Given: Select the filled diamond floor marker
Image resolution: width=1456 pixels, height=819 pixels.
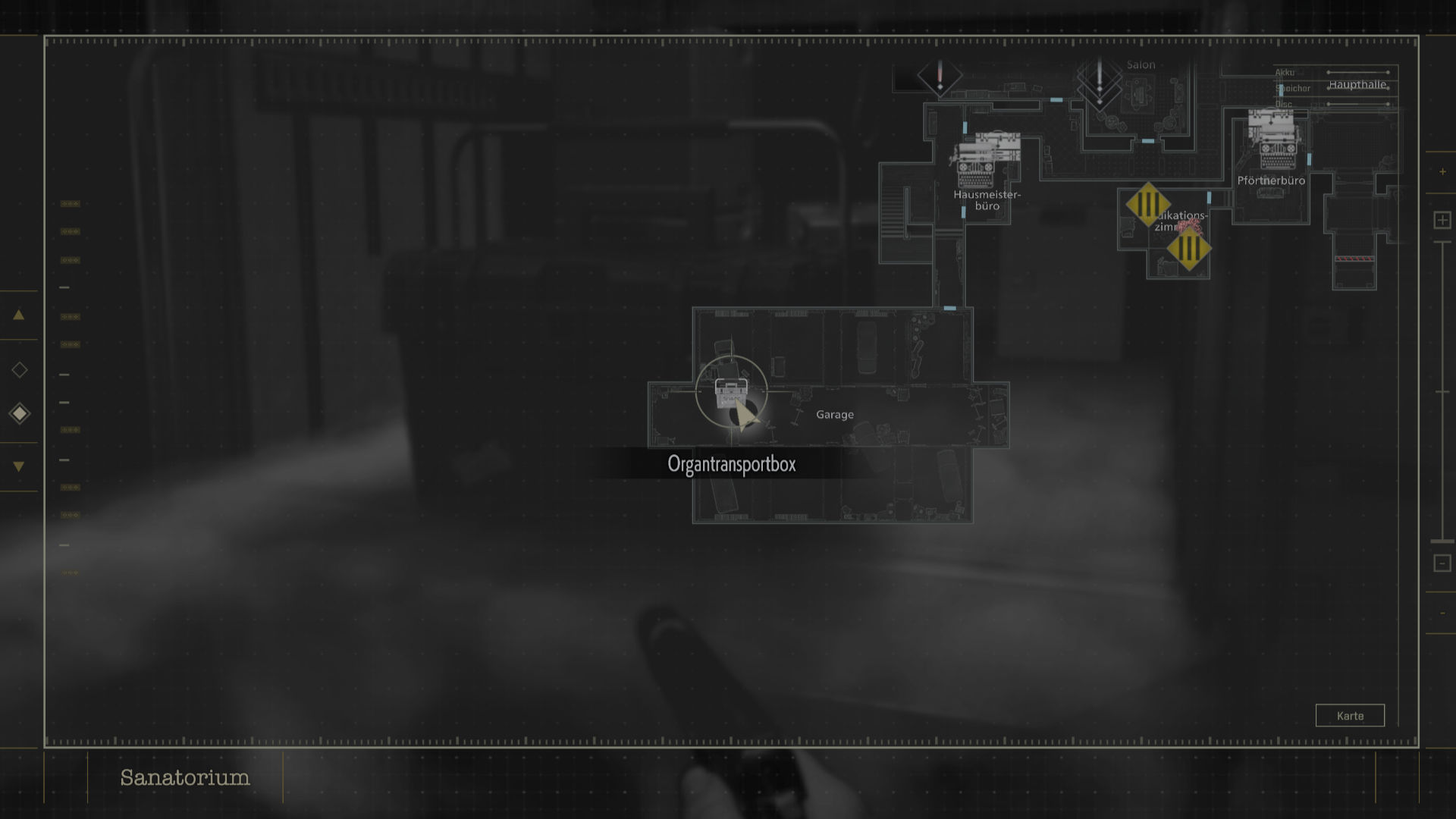Looking at the screenshot, I should point(20,413).
